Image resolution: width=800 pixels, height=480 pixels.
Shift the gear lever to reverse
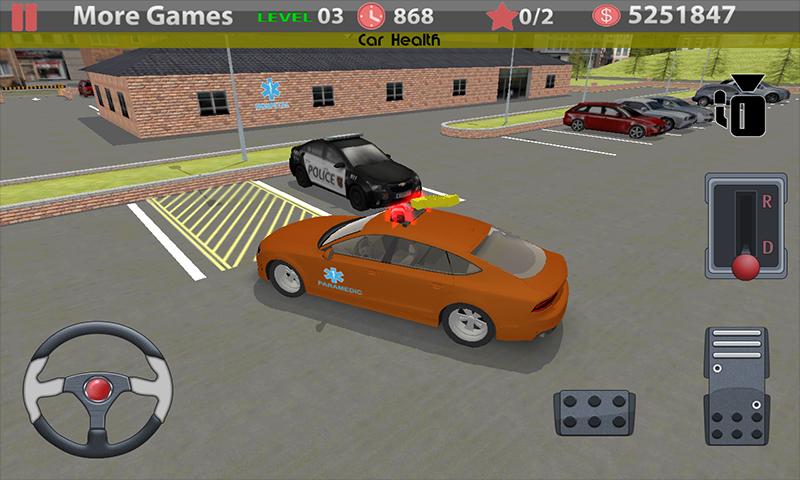[745, 205]
